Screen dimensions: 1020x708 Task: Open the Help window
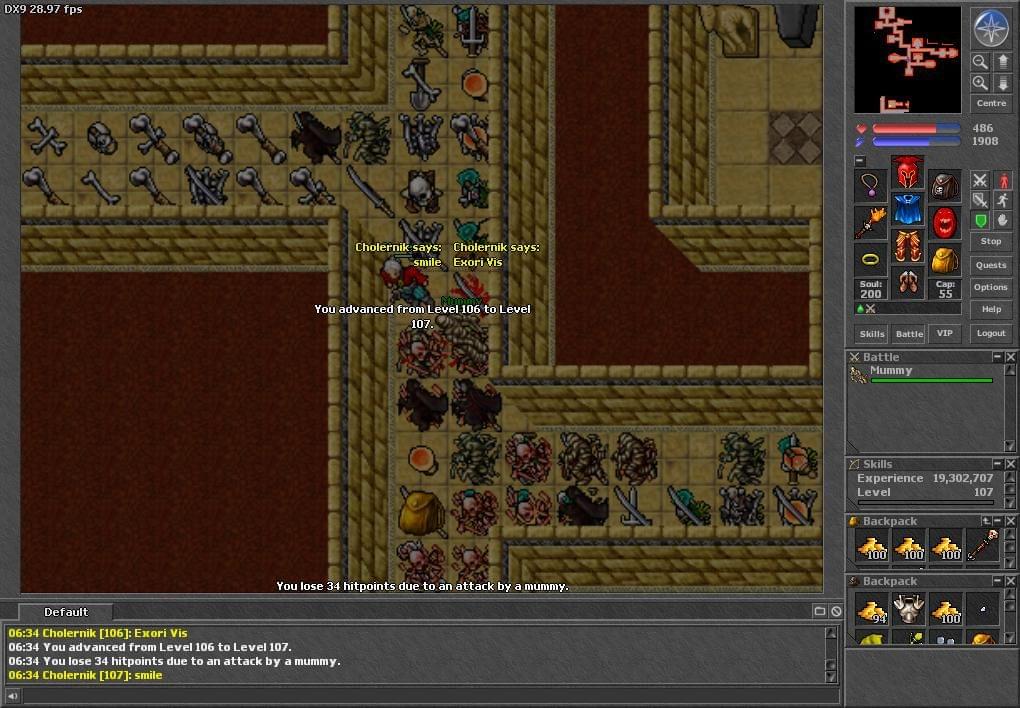[991, 309]
